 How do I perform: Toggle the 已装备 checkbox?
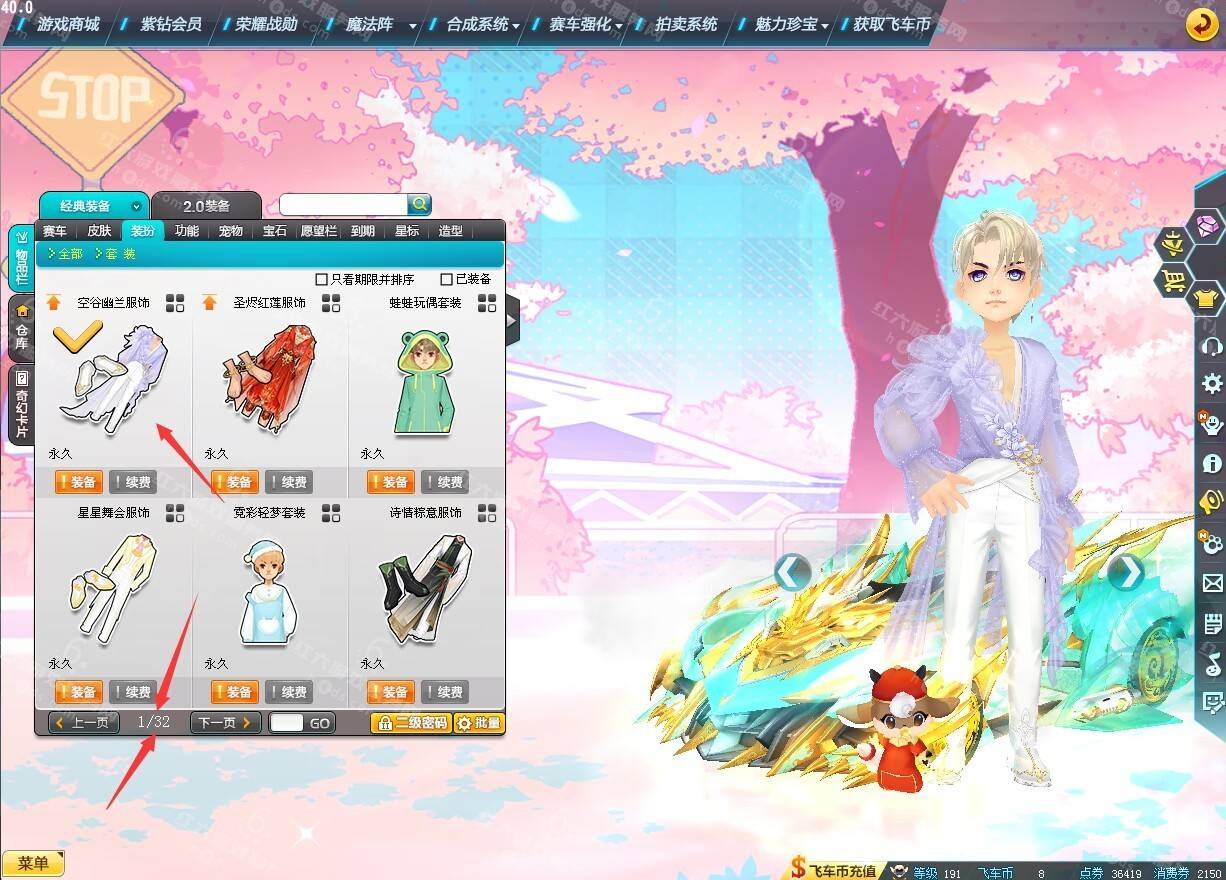pos(447,279)
